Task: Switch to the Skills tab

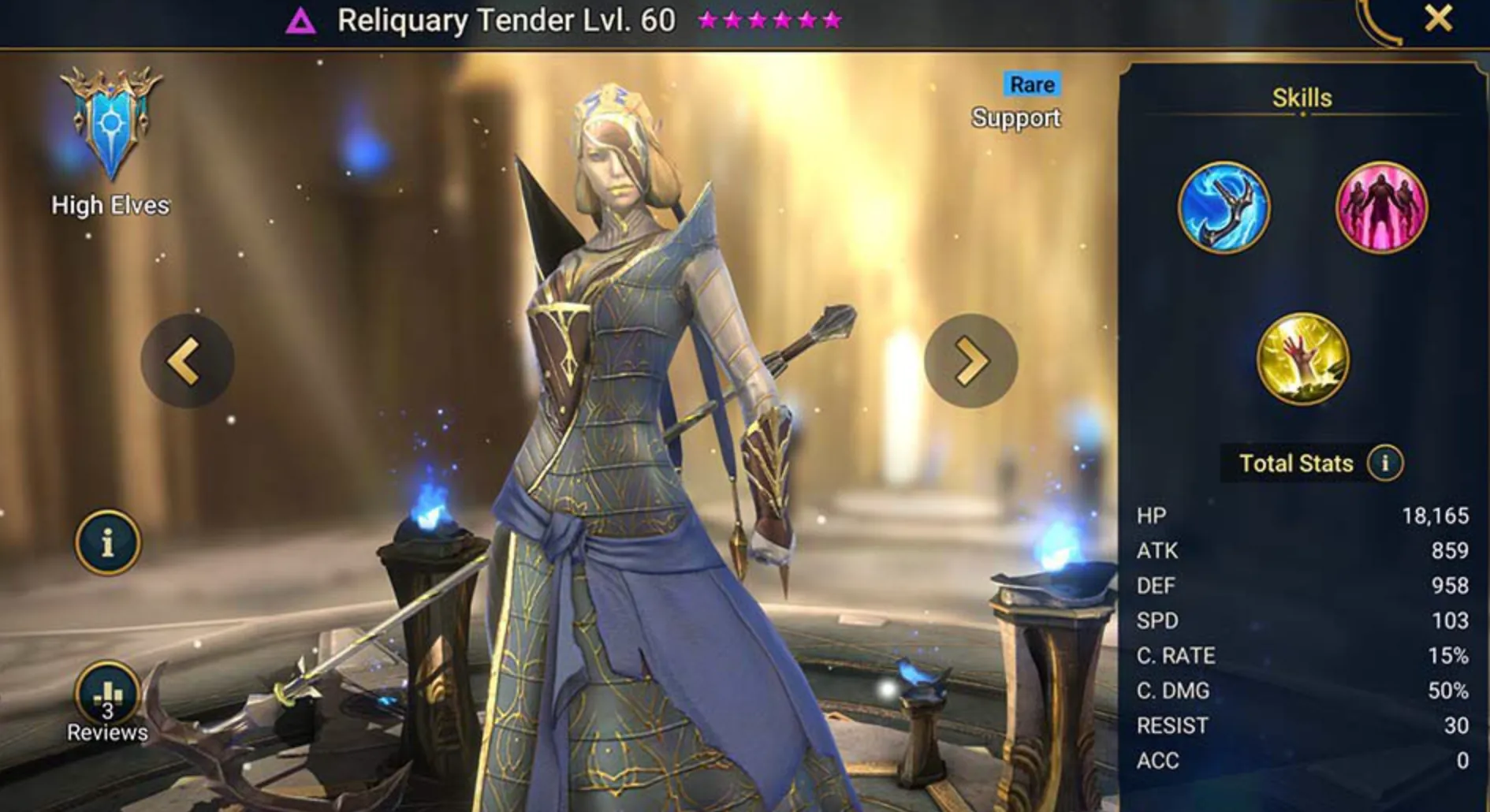Action: pos(1302,97)
